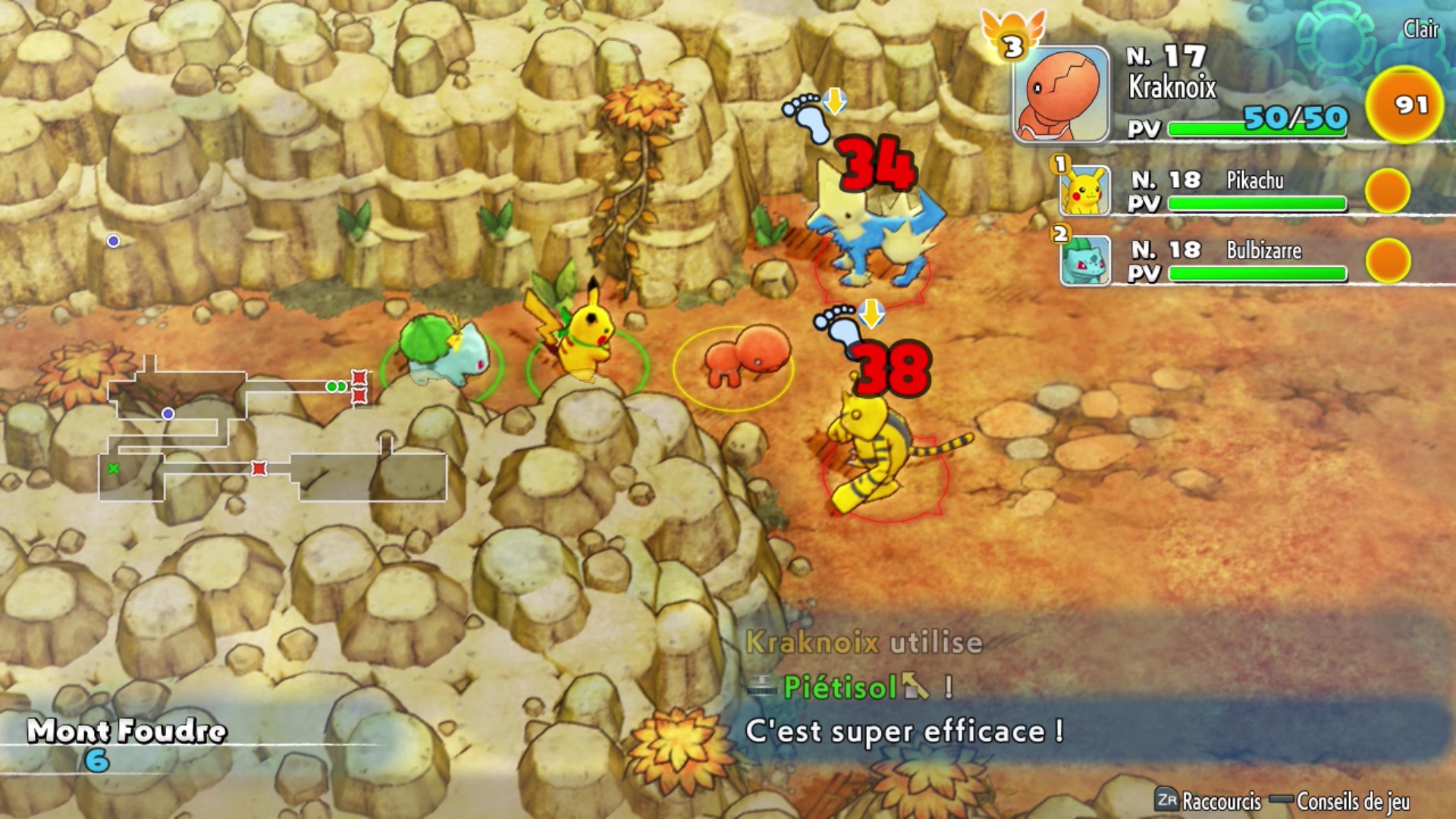
Task: Click the Clair weather indicator
Action: point(1420,30)
